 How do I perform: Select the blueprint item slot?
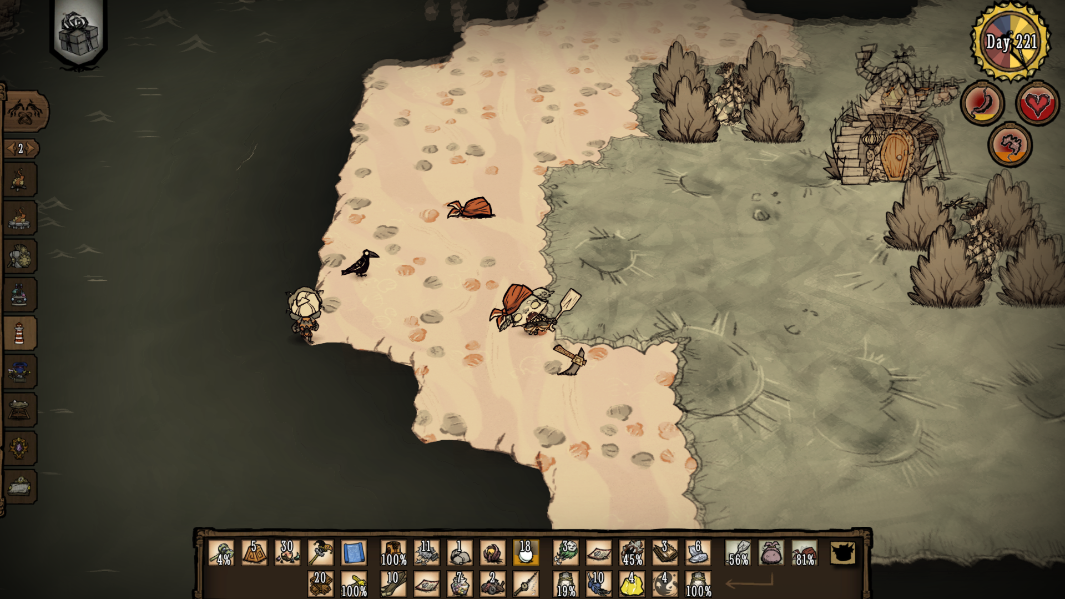tap(353, 553)
